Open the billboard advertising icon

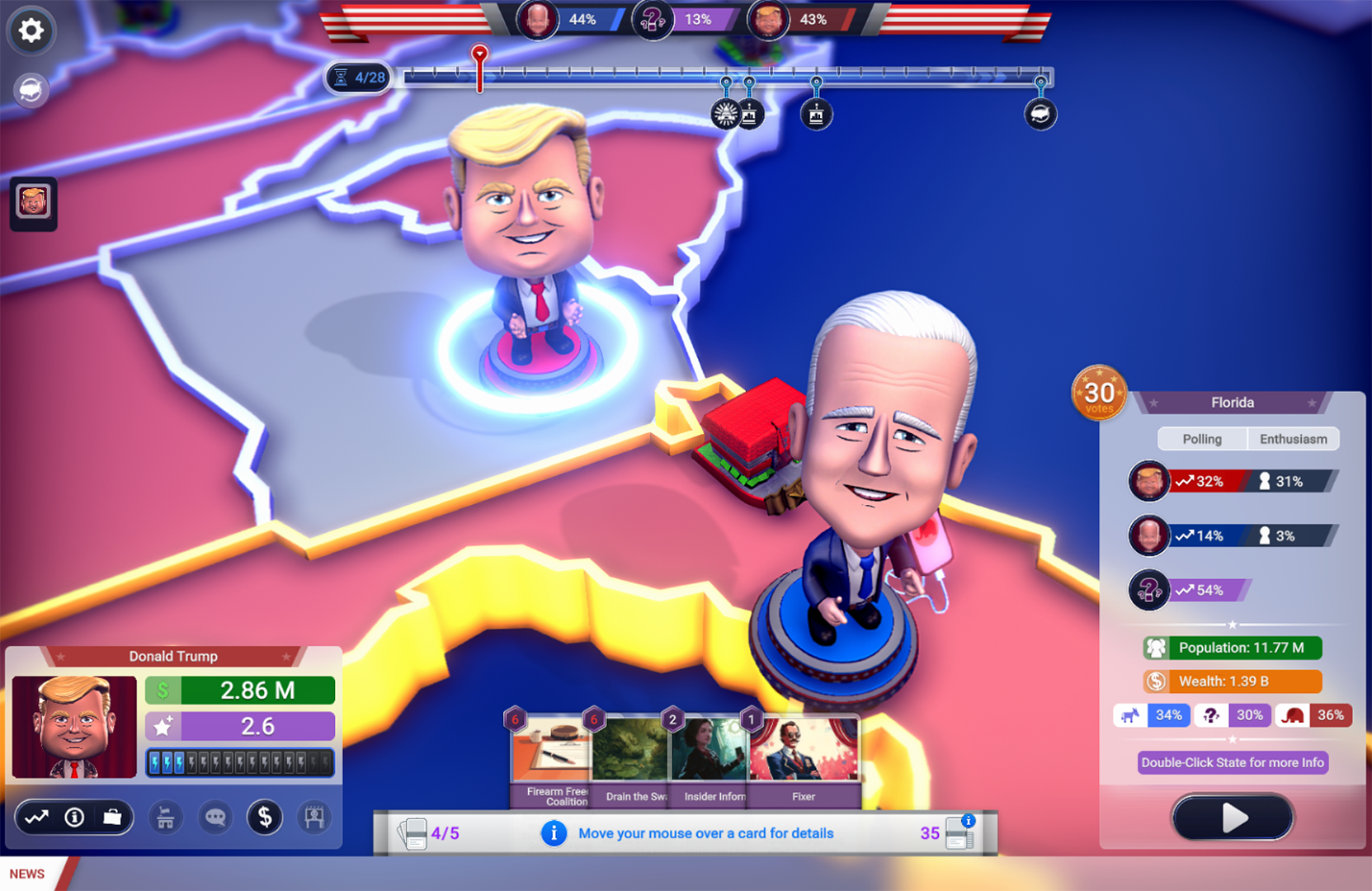click(x=314, y=817)
